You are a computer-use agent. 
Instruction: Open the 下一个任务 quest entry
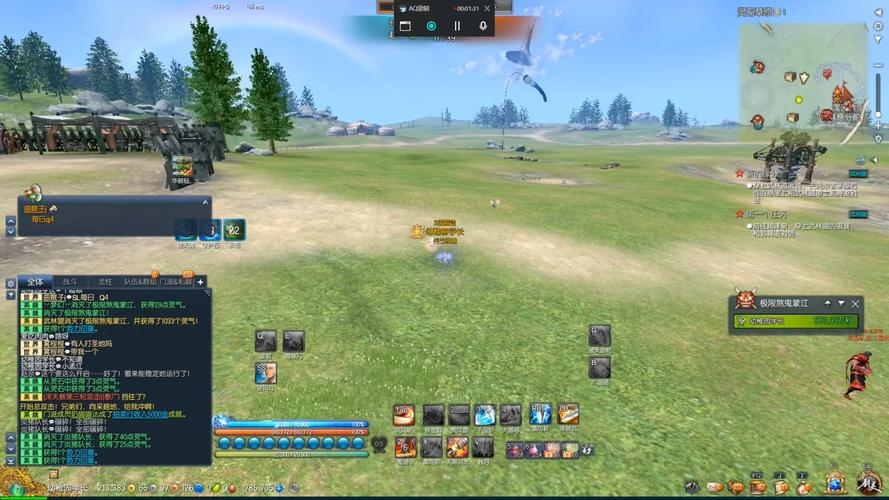pos(766,214)
